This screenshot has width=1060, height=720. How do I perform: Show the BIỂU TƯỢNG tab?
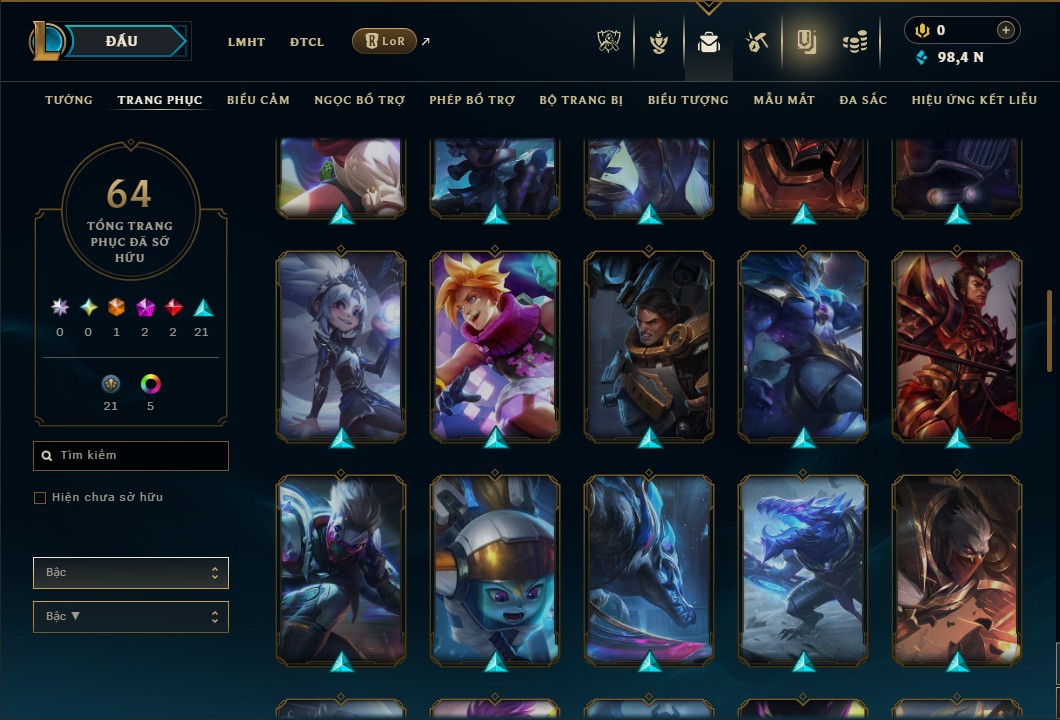click(x=688, y=100)
